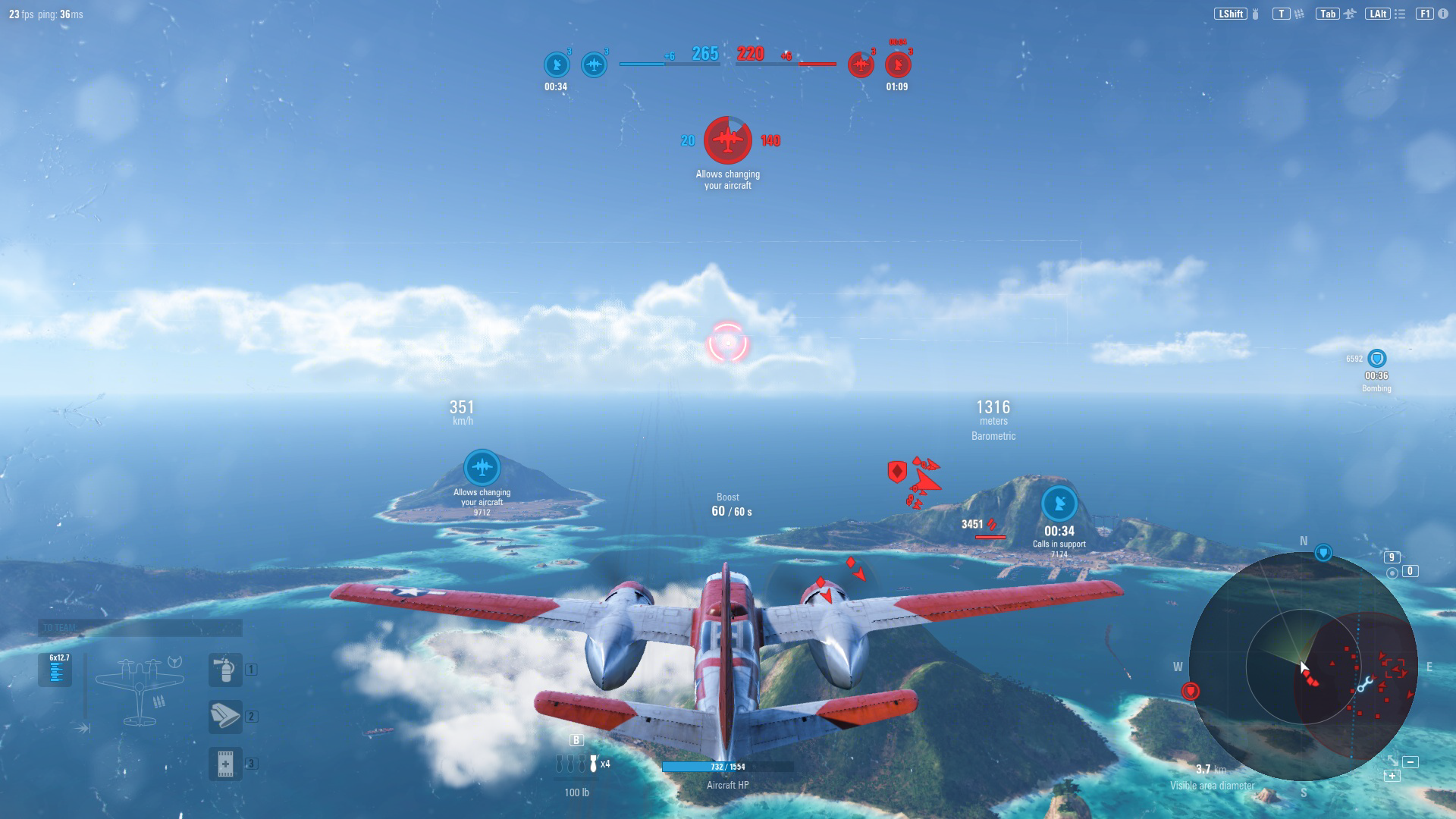Screen dimensions: 1456x819
Task: Open the list icon beside LAlt
Action: click(1400, 14)
